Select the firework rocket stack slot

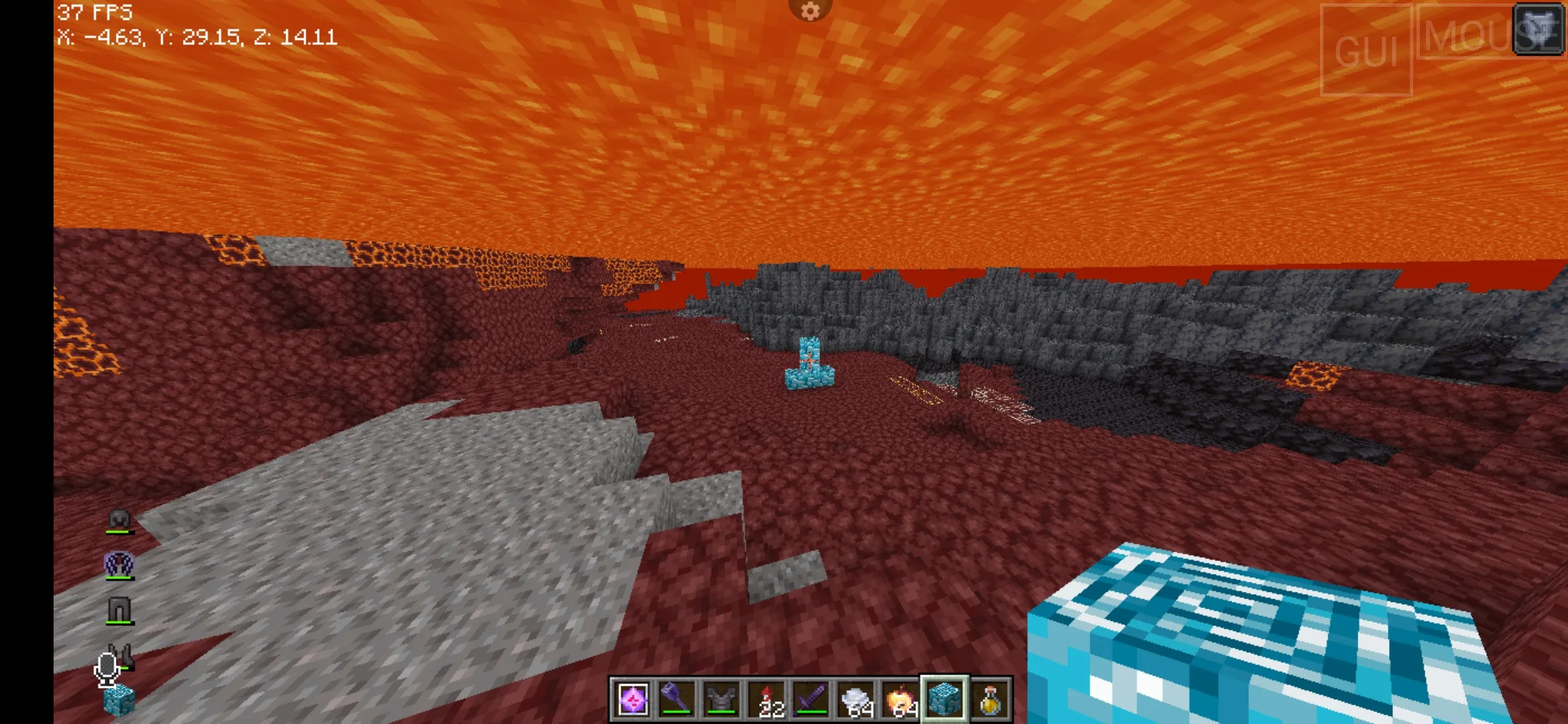tap(767, 700)
